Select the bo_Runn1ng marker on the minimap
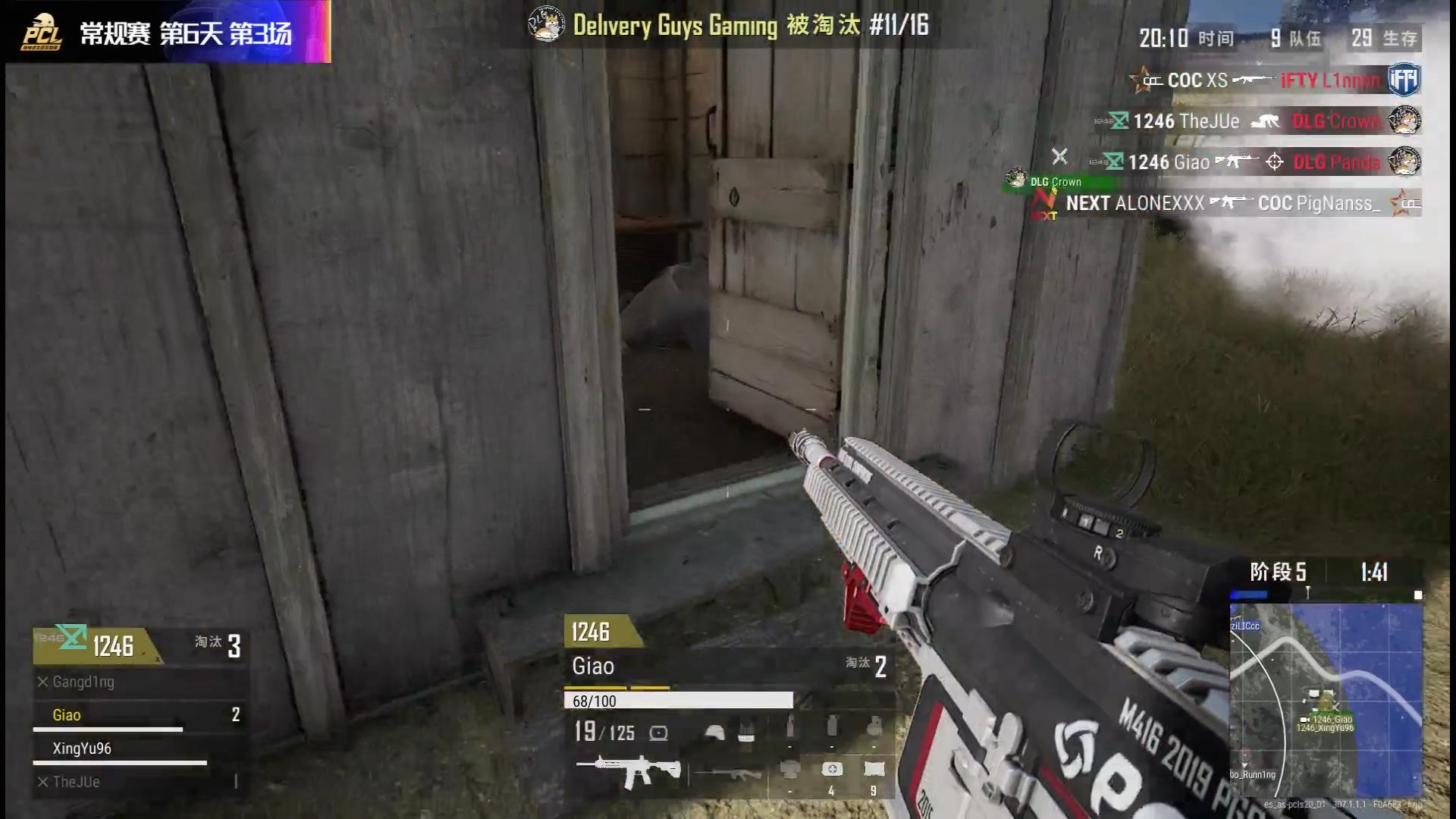 coord(1253,774)
